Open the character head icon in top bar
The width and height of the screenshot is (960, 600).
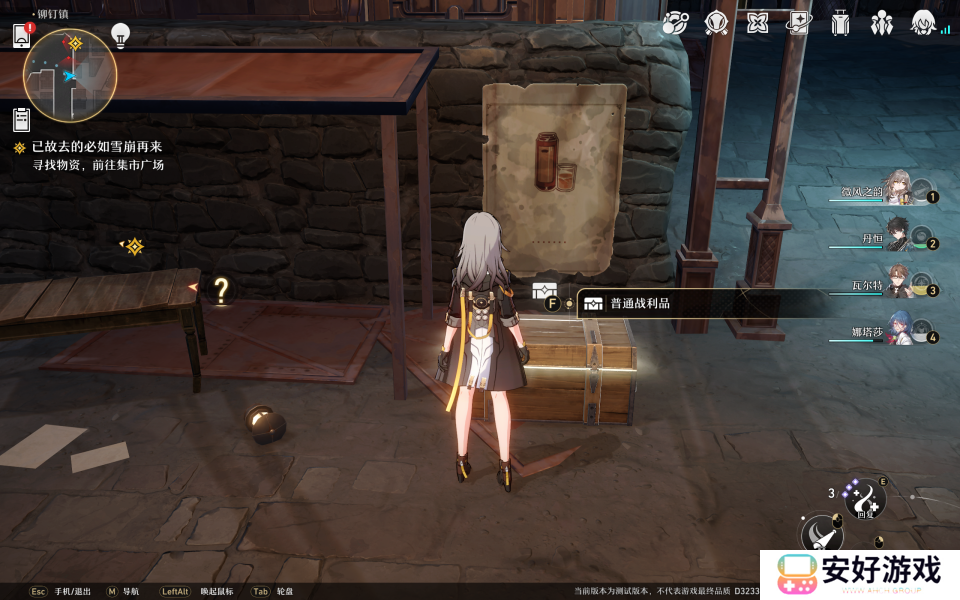[x=922, y=22]
